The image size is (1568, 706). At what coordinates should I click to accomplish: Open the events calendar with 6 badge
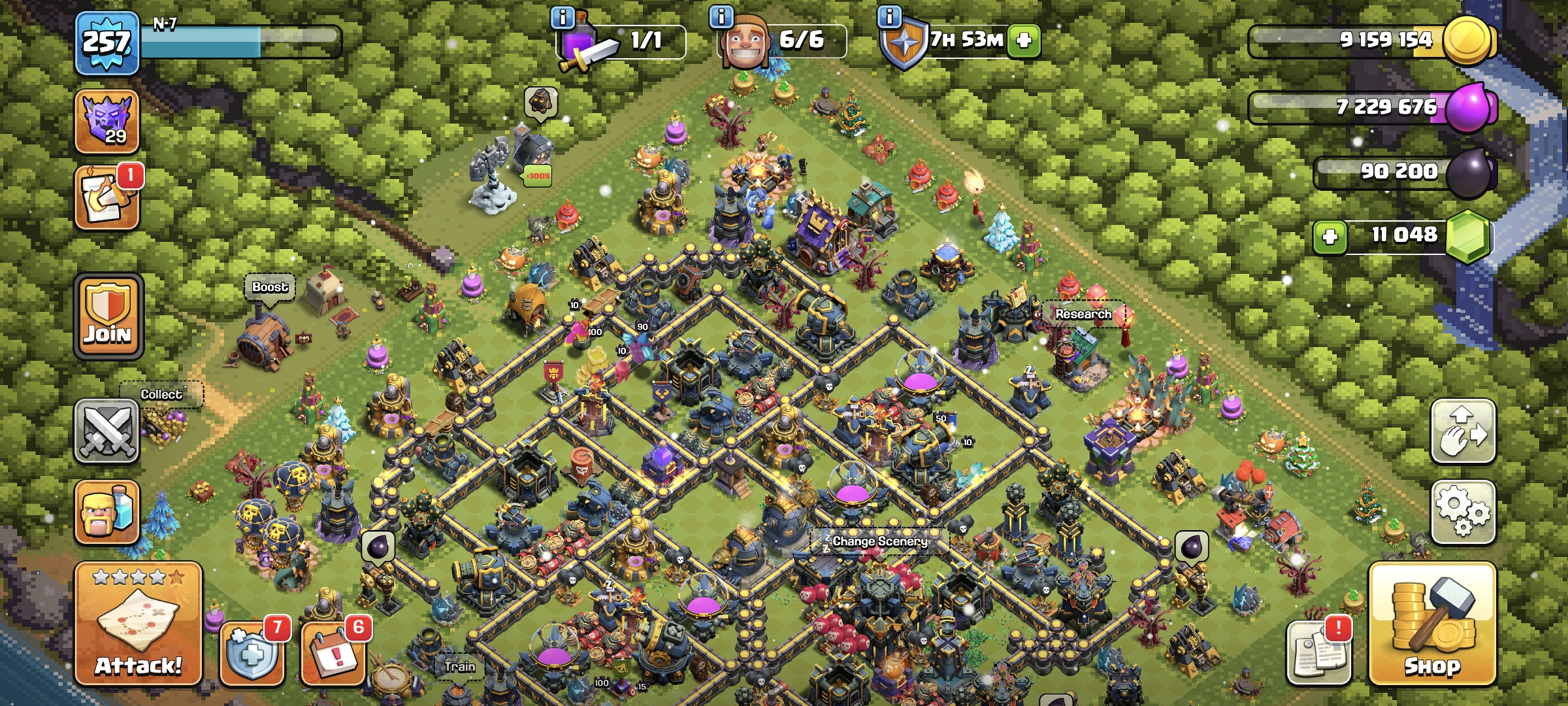(x=334, y=652)
